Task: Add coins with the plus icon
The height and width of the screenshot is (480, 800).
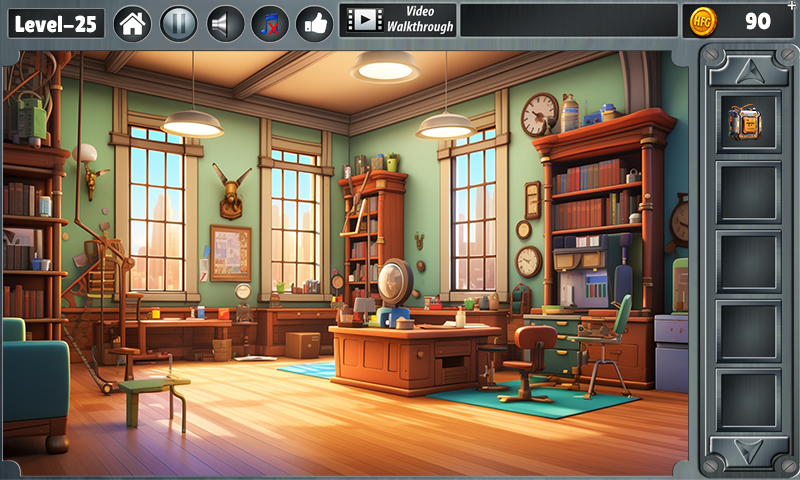Action: 792,6
